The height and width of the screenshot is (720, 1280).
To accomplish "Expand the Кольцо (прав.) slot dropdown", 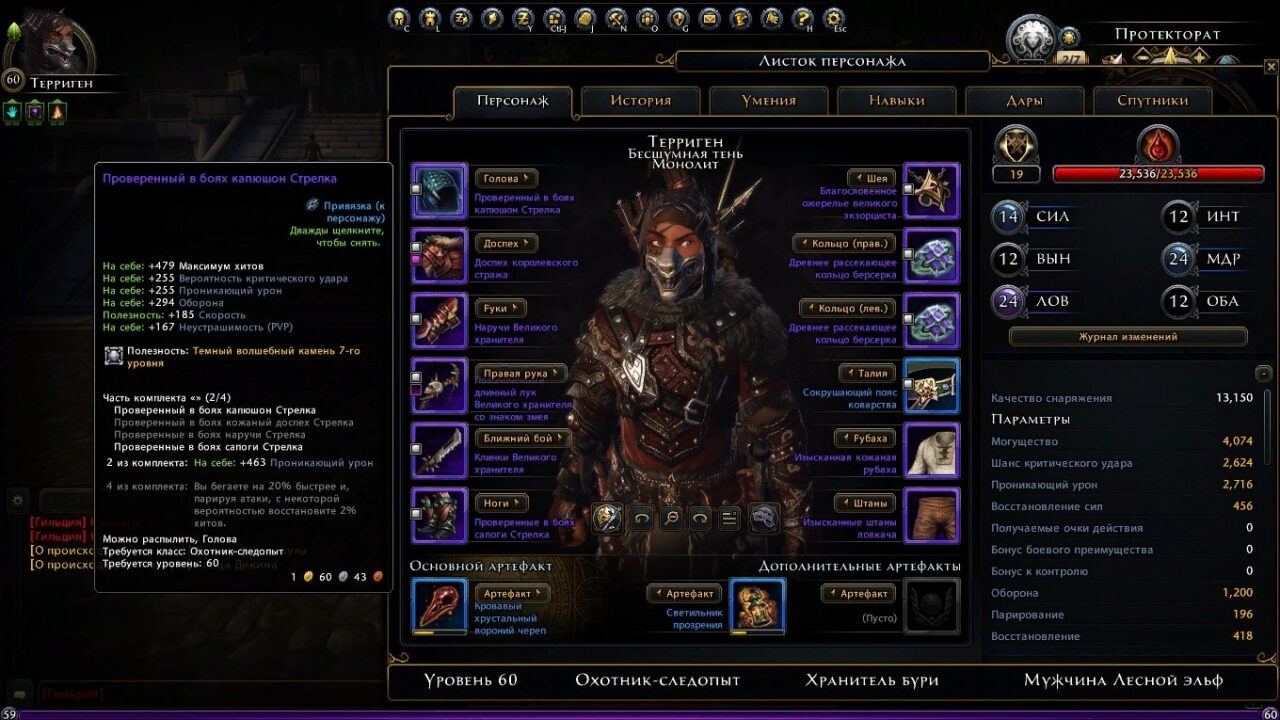I will coord(845,242).
